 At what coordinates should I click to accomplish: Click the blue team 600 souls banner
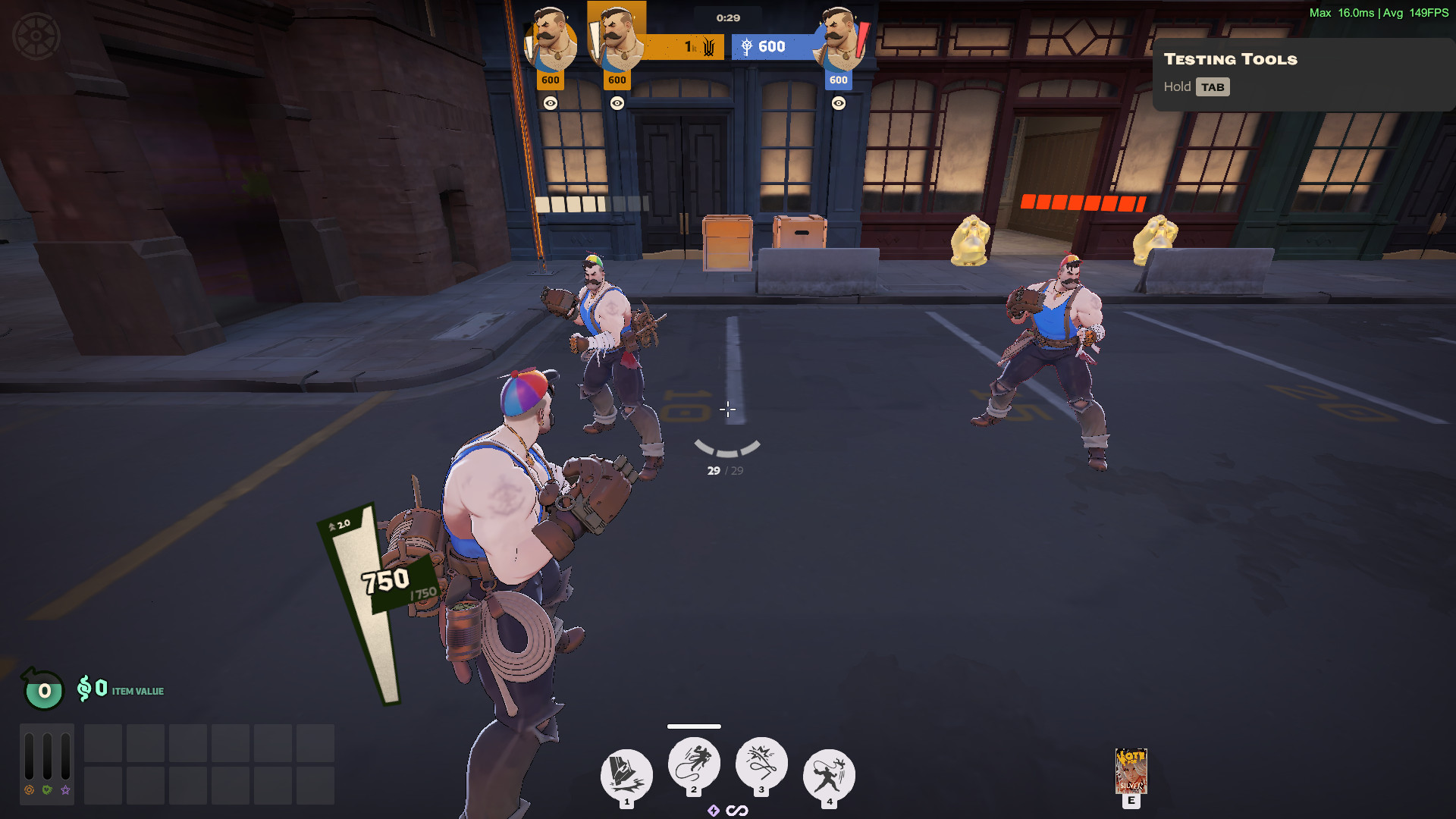pyautogui.click(x=770, y=47)
